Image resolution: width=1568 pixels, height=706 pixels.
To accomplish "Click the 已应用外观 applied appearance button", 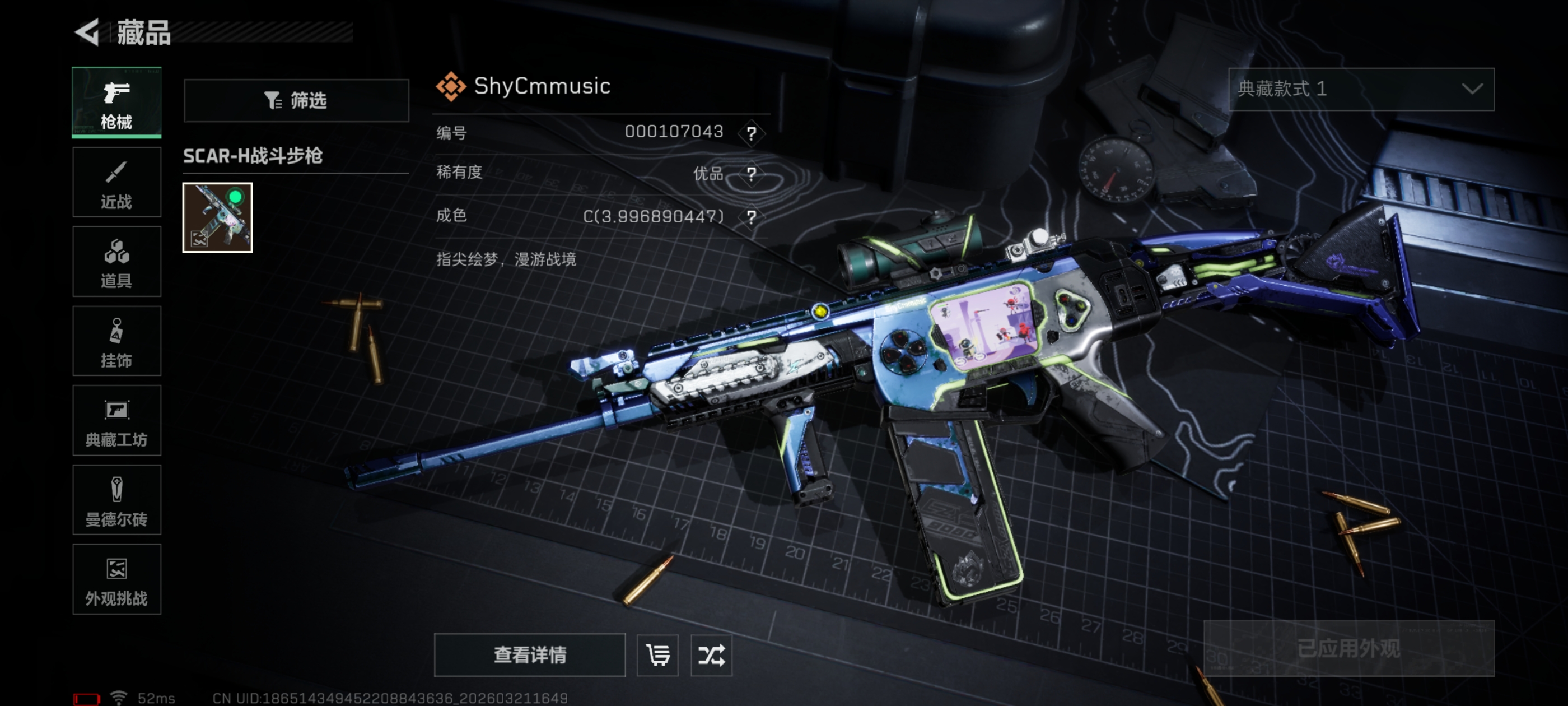I will (x=1348, y=648).
